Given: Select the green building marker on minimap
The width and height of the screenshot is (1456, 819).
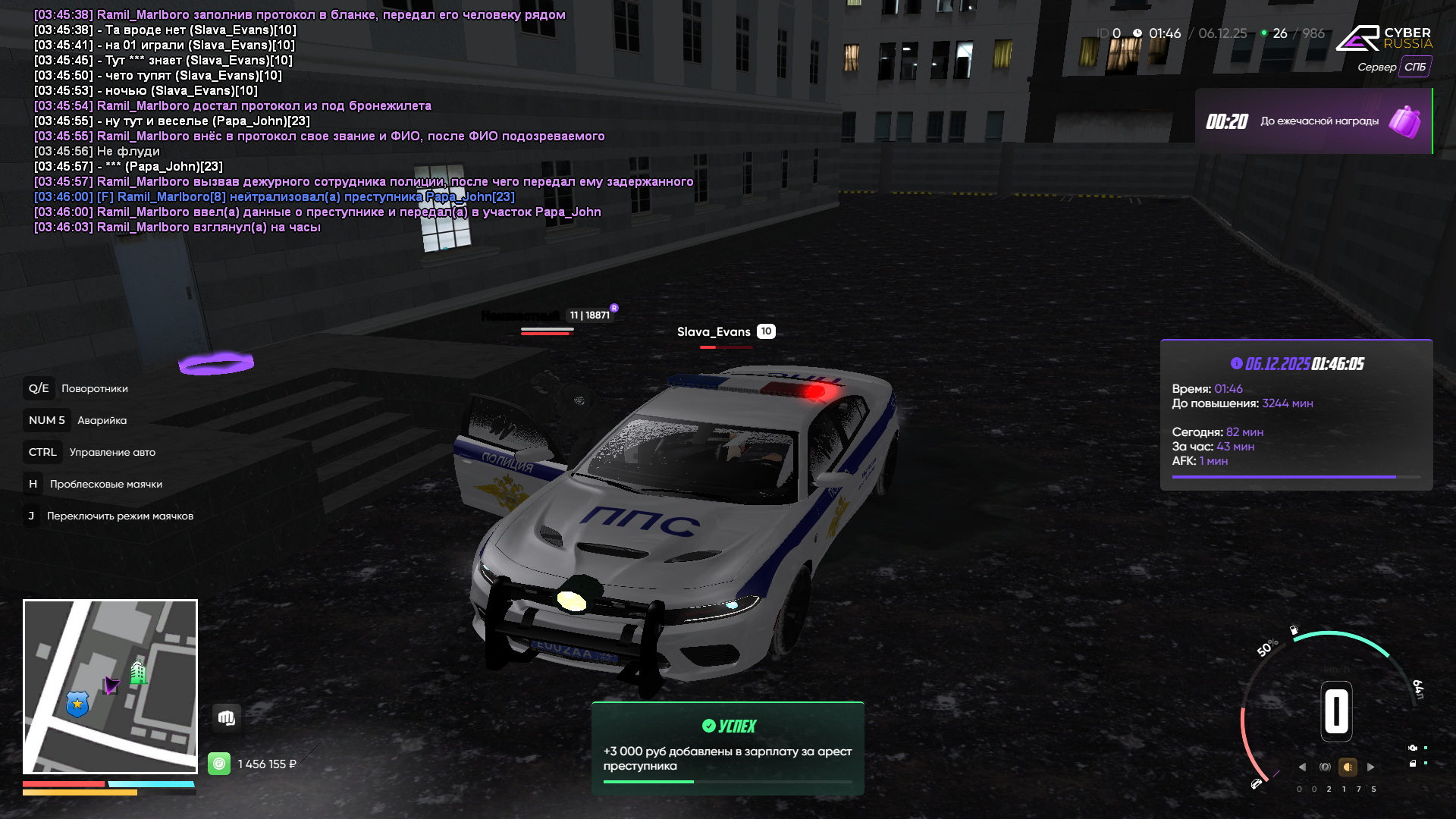Looking at the screenshot, I should click(138, 672).
